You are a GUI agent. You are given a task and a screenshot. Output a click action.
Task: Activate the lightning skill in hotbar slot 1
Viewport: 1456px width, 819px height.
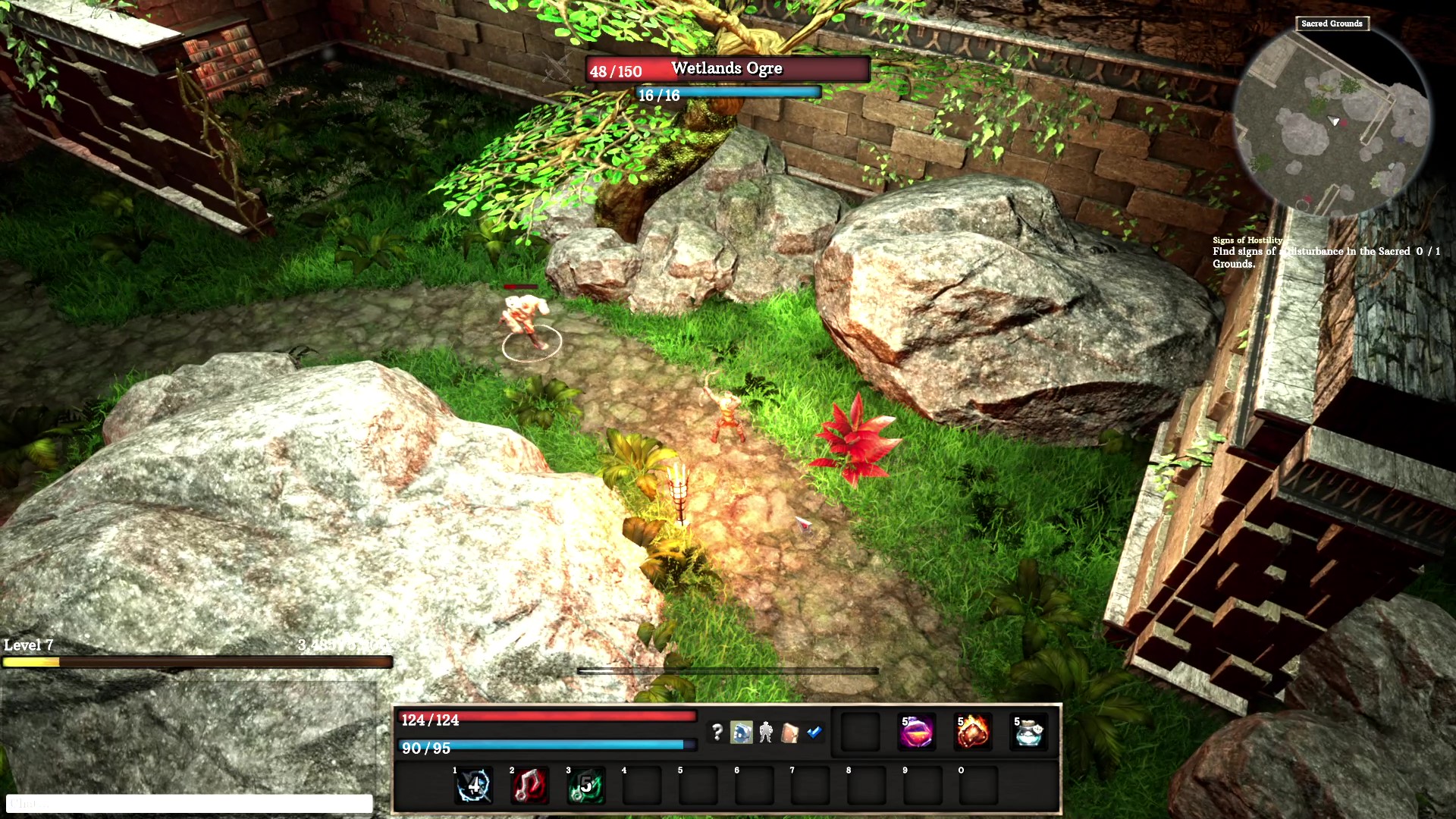[473, 786]
